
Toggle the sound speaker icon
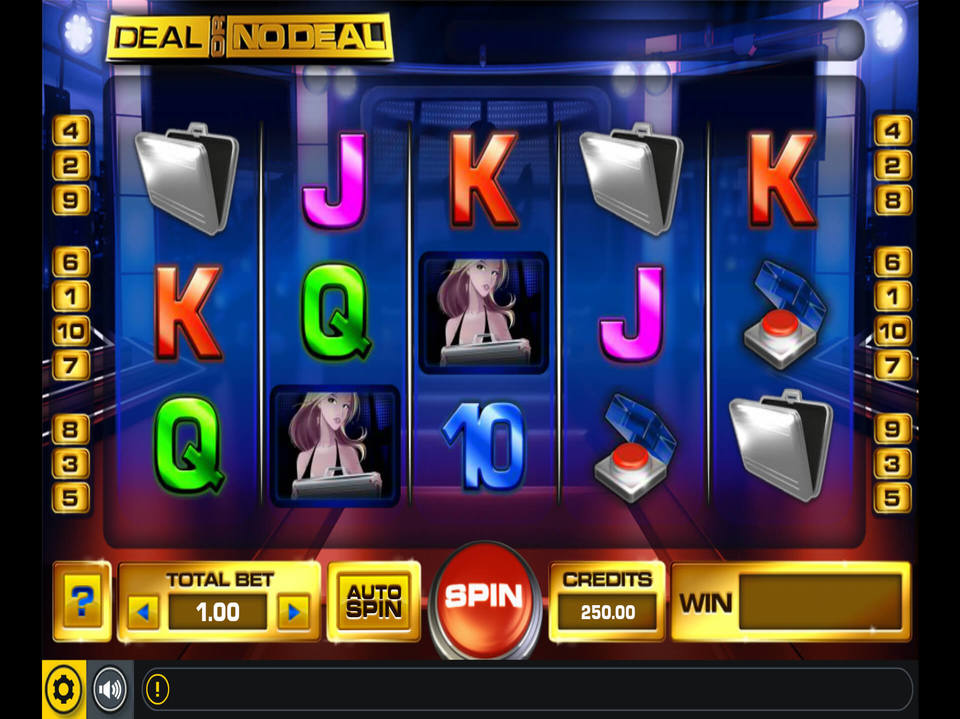click(x=110, y=688)
